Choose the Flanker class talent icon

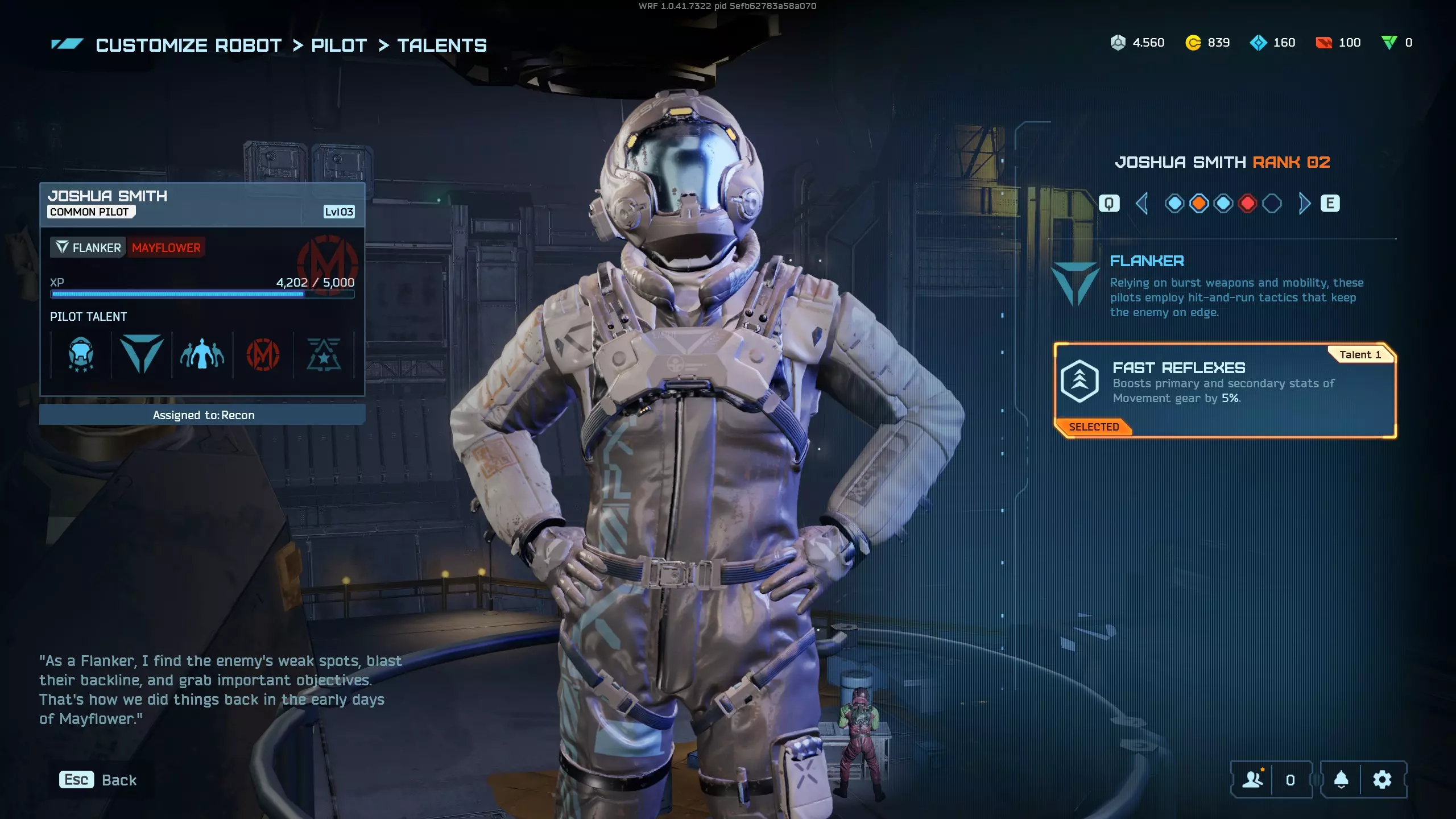click(x=142, y=355)
